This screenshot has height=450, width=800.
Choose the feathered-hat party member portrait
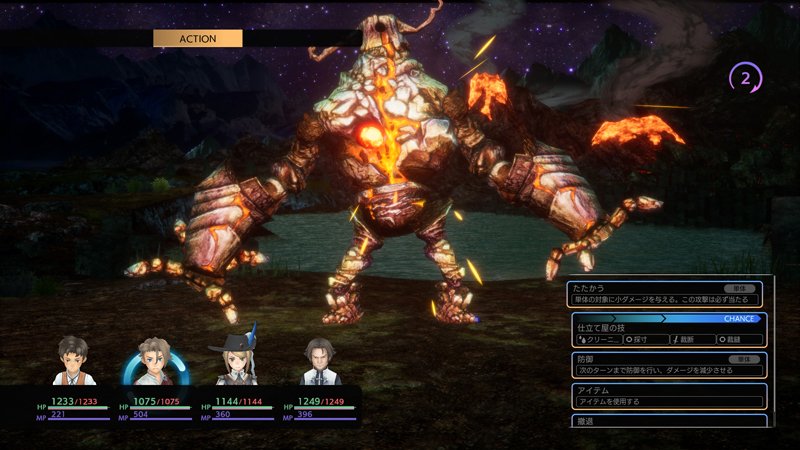point(237,362)
